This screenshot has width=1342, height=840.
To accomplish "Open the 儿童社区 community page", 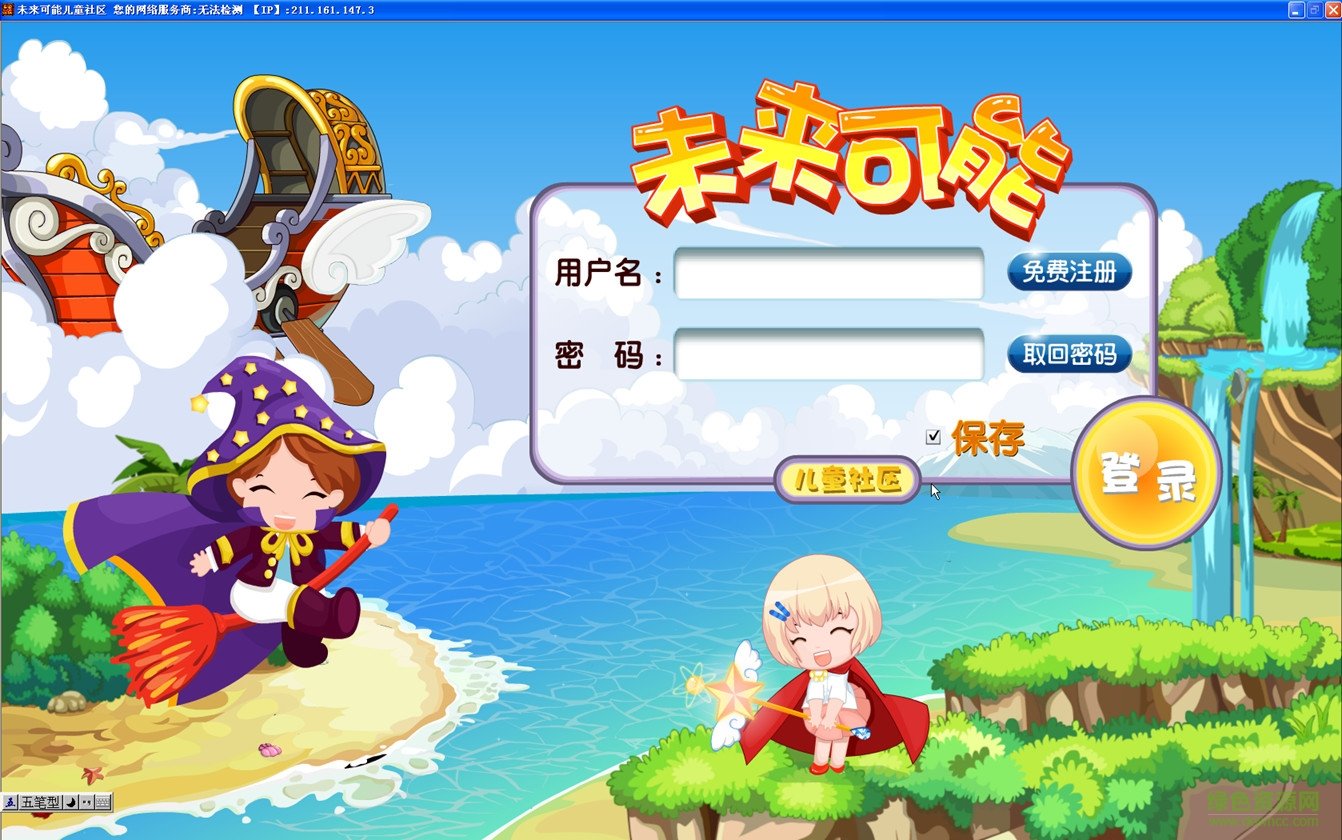I will coord(845,481).
